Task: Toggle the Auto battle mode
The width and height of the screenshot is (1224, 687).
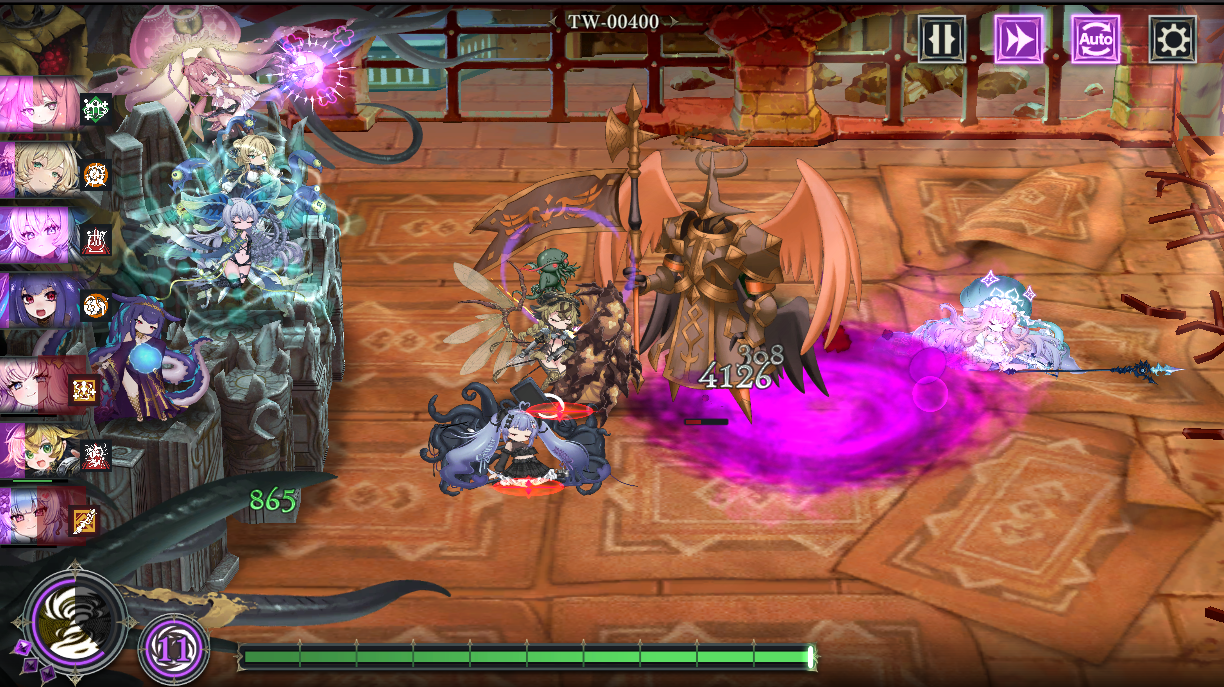Action: (1095, 39)
